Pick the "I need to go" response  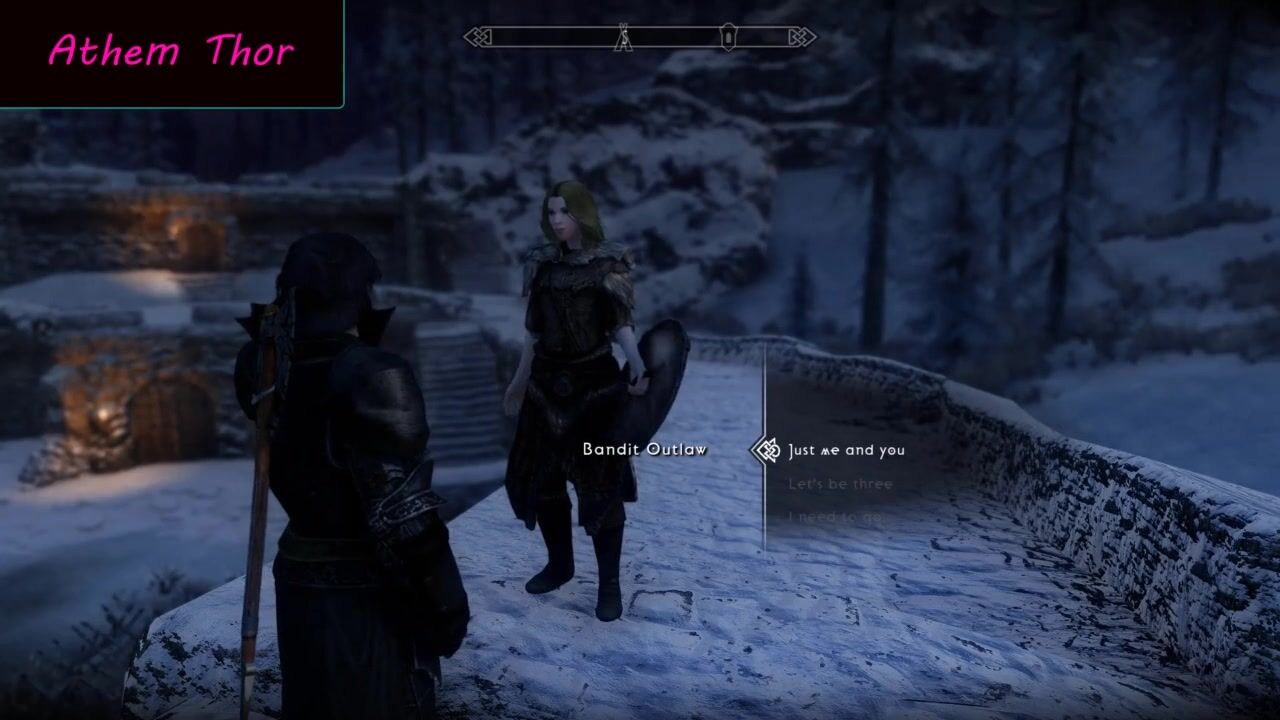pos(835,517)
